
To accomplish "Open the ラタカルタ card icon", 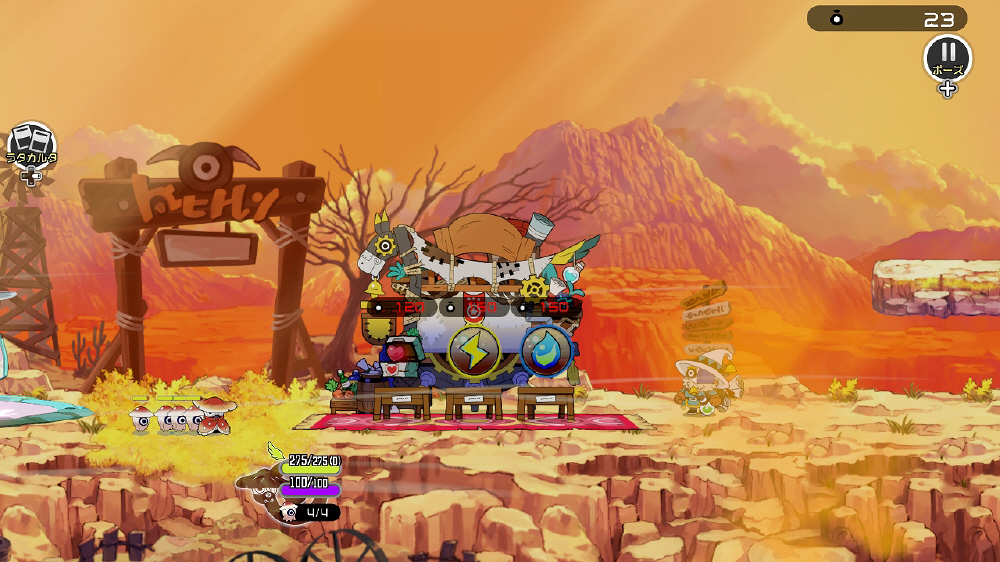I will tap(31, 144).
